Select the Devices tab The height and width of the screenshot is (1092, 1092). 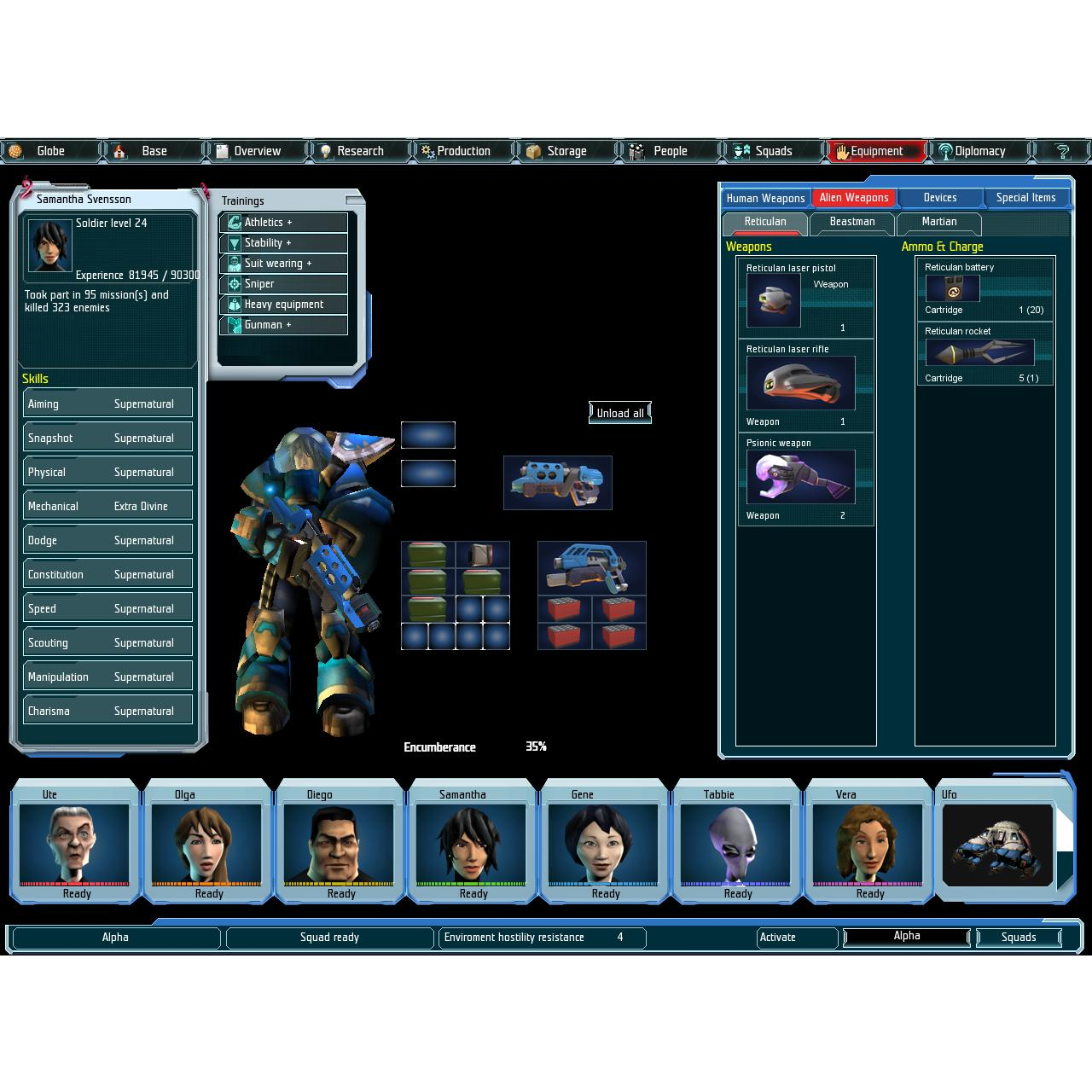point(939,198)
